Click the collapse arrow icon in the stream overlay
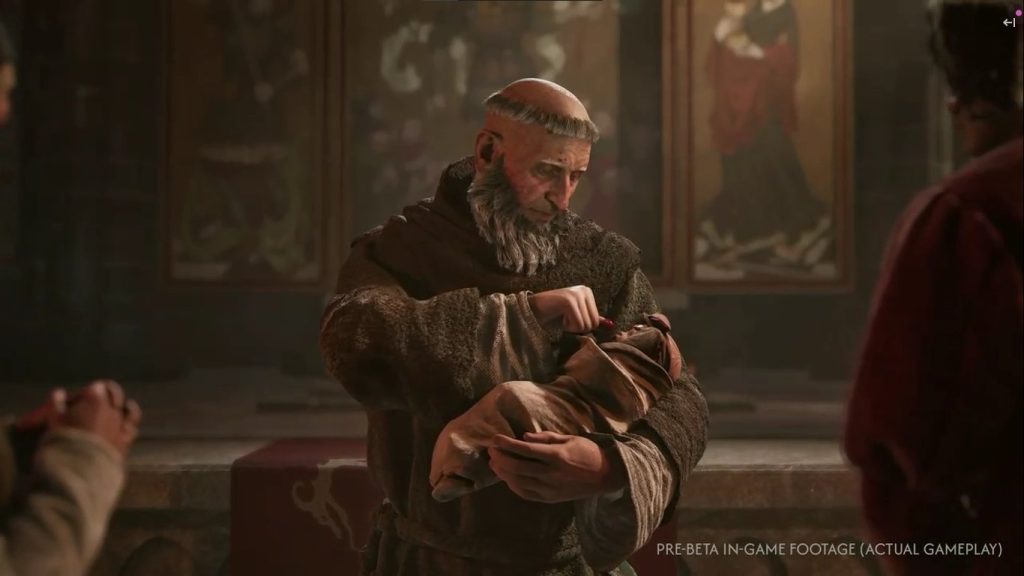The height and width of the screenshot is (576, 1024). click(1008, 22)
